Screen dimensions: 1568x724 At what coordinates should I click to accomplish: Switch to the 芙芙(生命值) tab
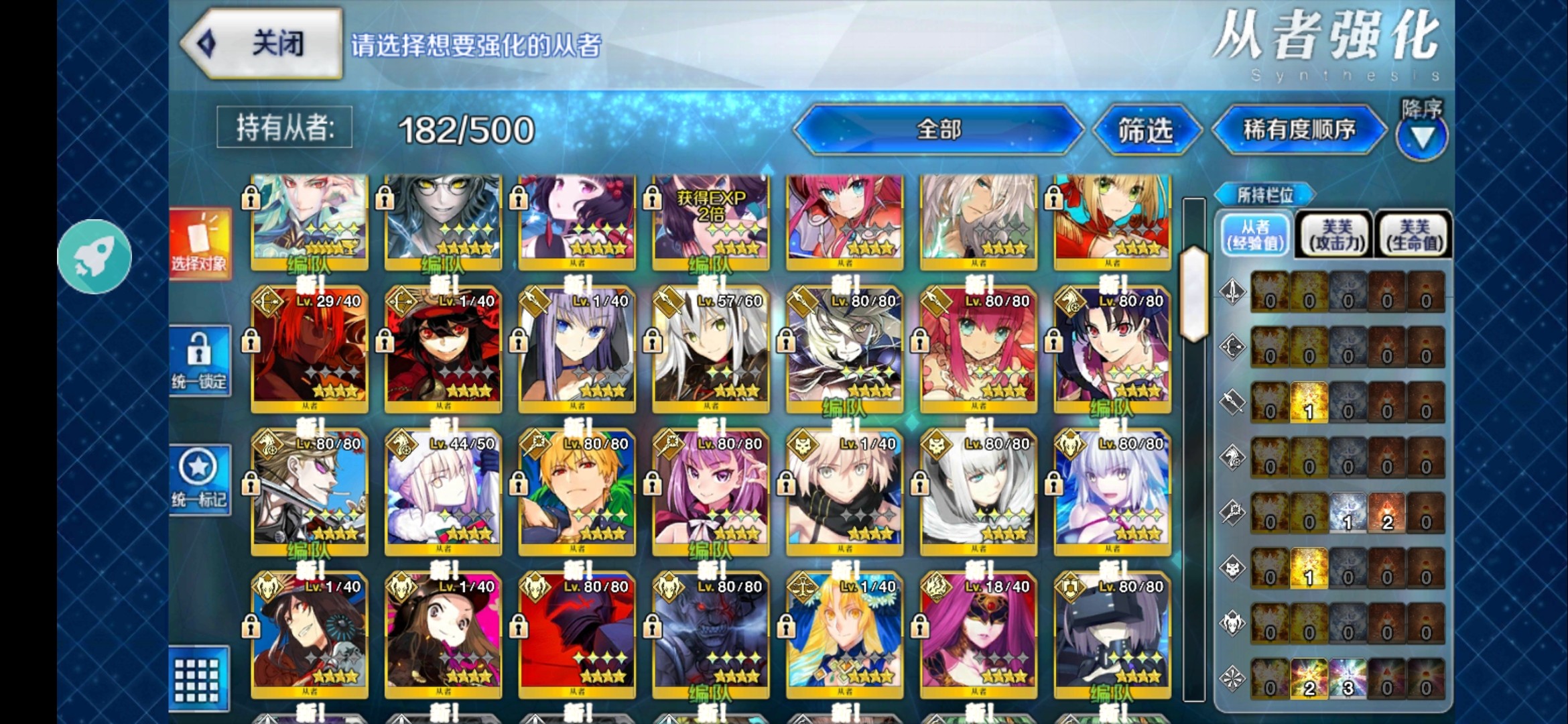pyautogui.click(x=1414, y=235)
